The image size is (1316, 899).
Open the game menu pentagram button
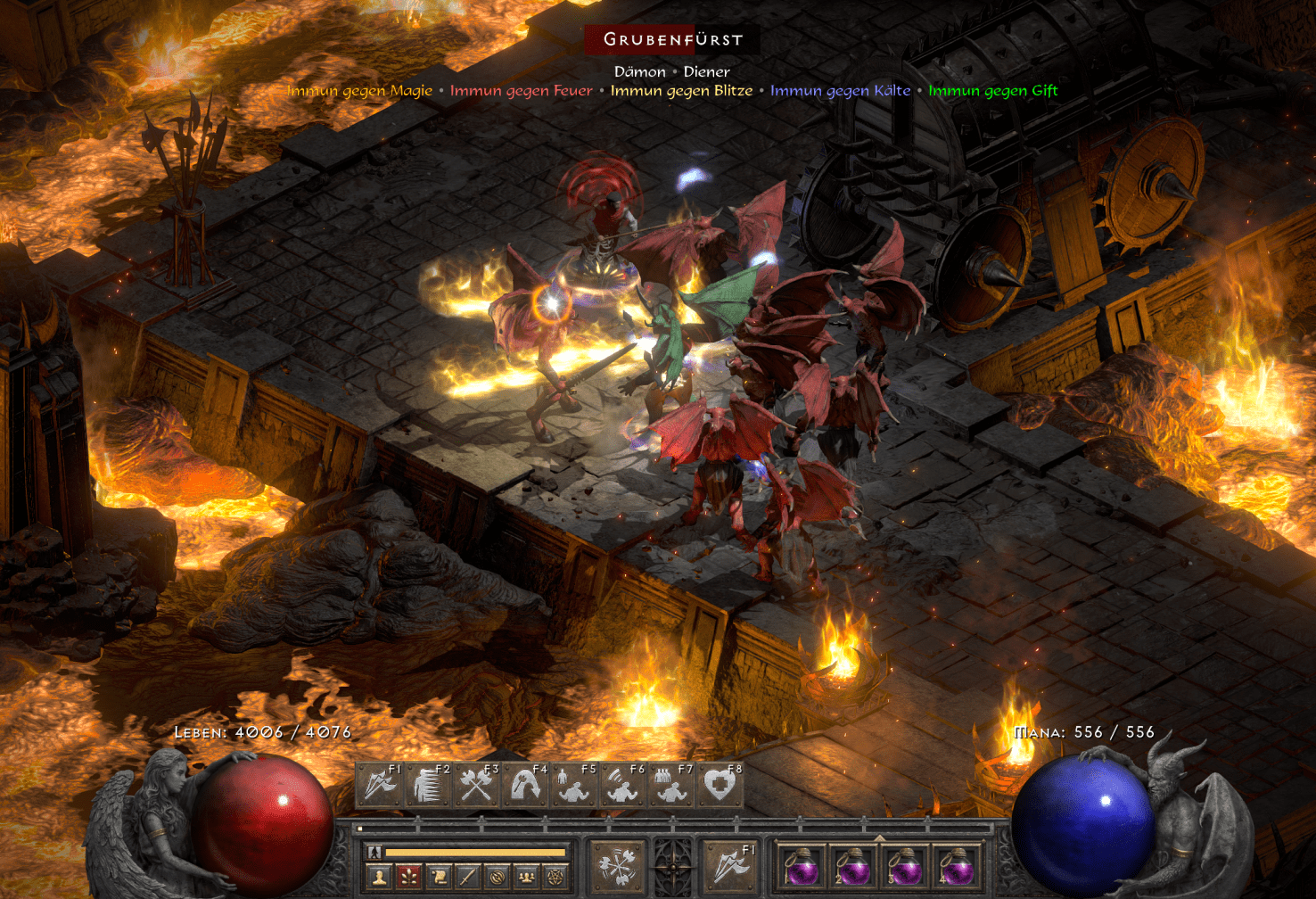click(x=556, y=878)
